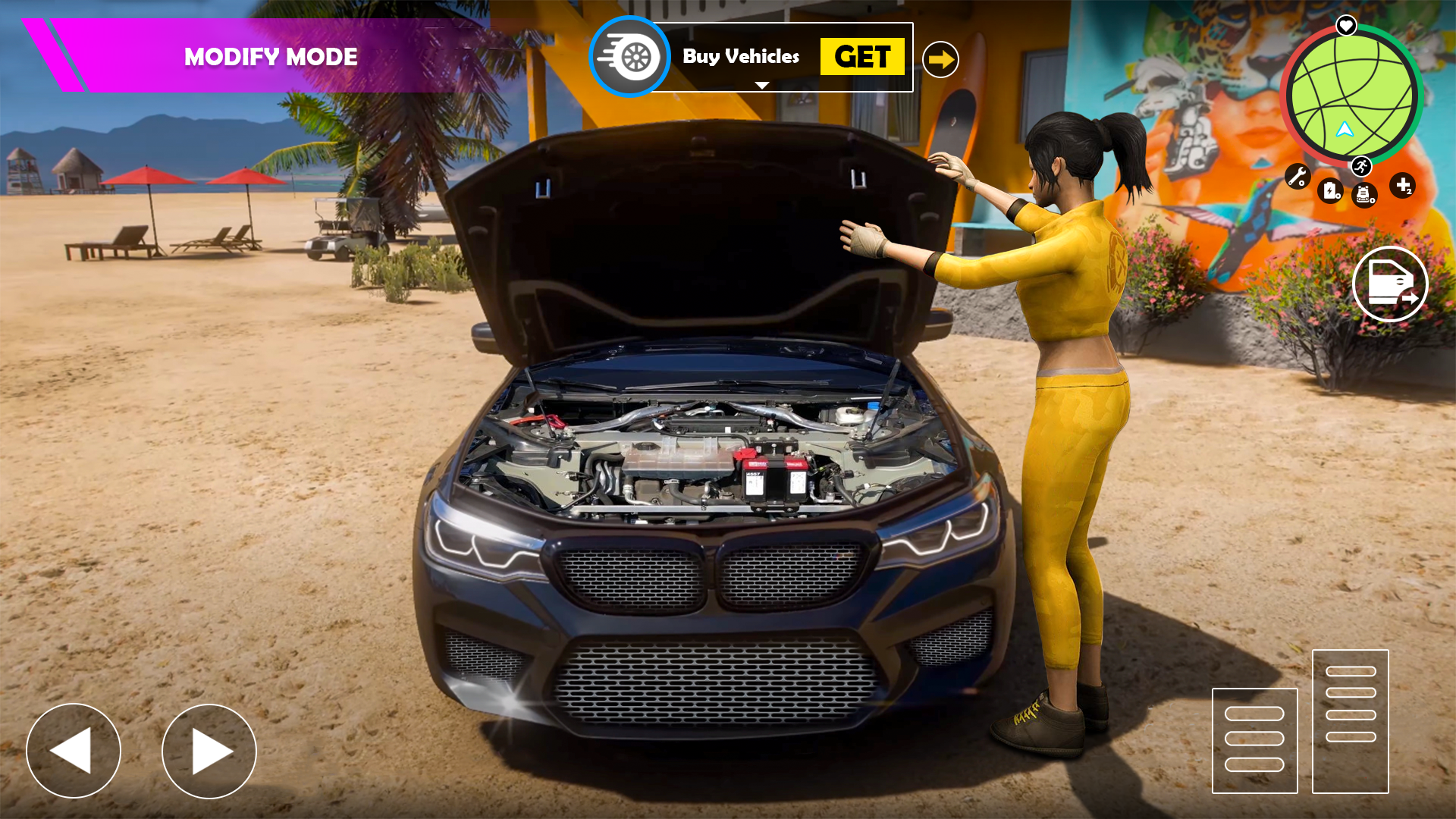Image resolution: width=1456 pixels, height=819 pixels.
Task: Tap the car door enter-vehicle button
Action: pyautogui.click(x=1389, y=284)
